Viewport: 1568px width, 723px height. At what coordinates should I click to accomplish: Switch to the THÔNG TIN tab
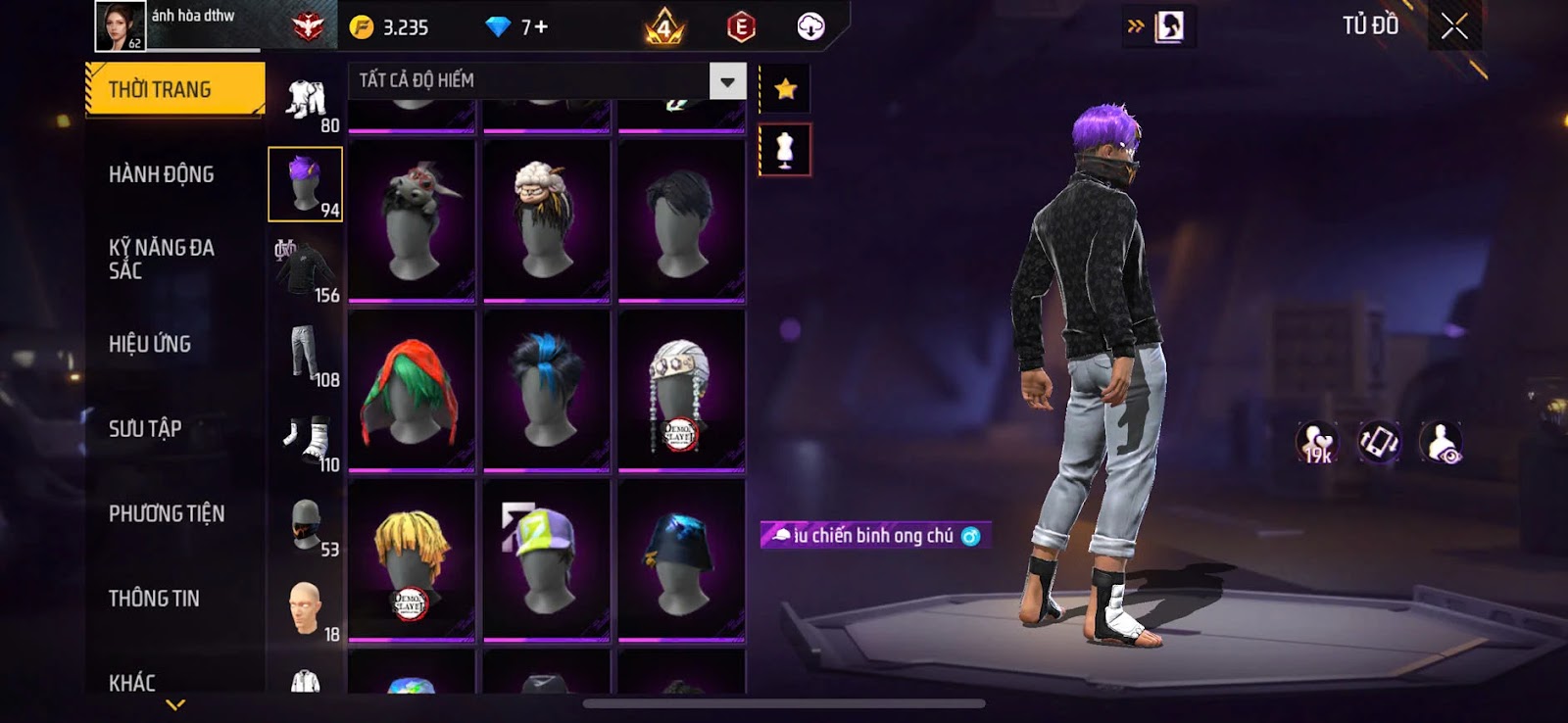(154, 599)
